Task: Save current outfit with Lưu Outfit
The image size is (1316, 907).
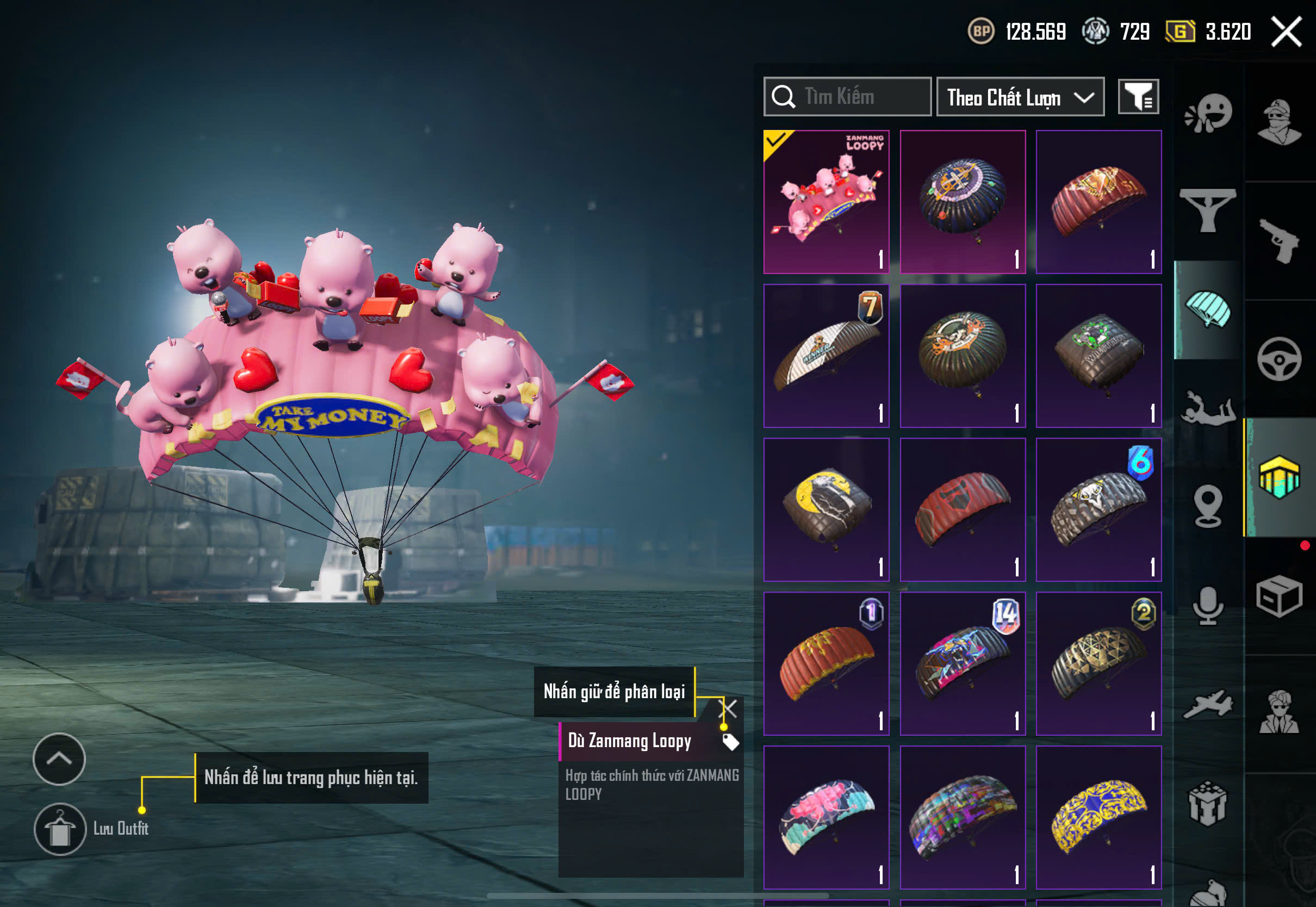Action: click(x=60, y=829)
